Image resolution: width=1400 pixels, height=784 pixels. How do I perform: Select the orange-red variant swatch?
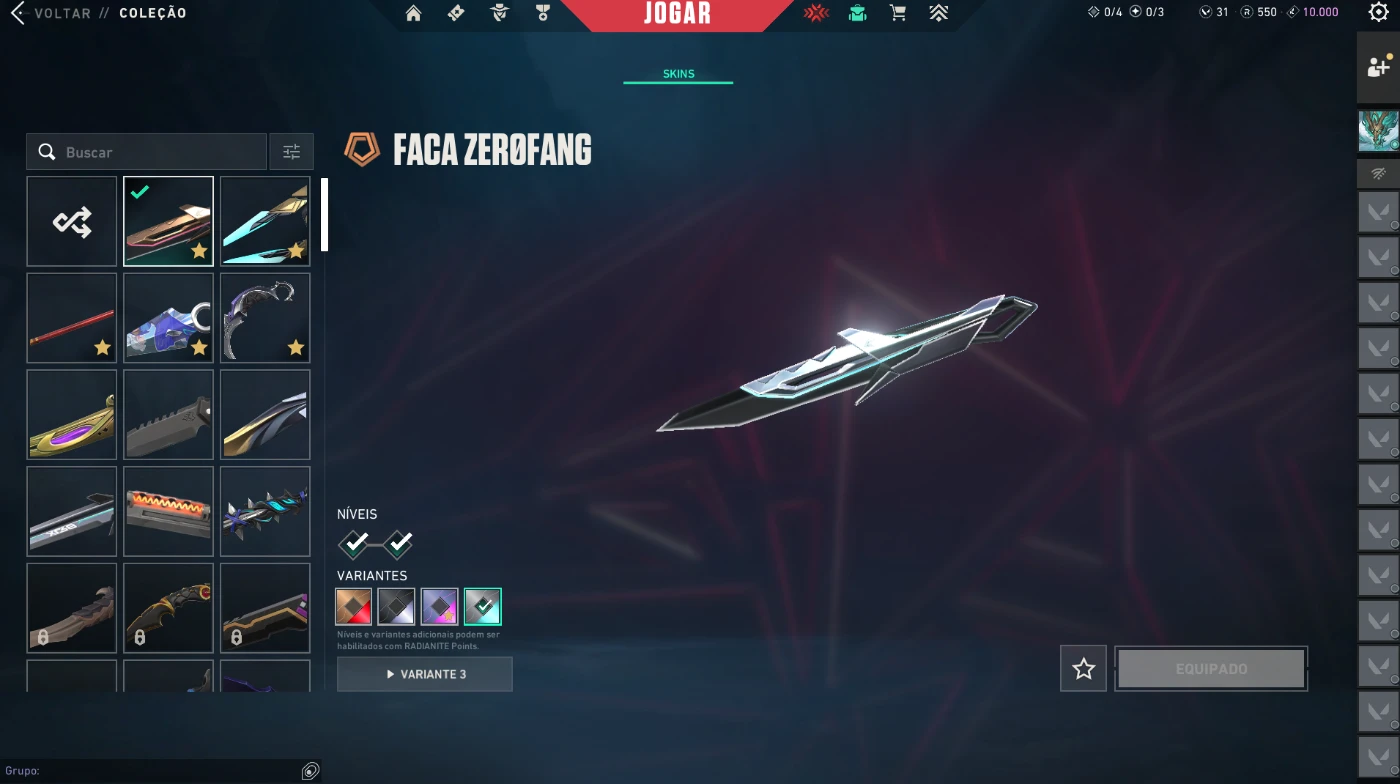tap(354, 606)
